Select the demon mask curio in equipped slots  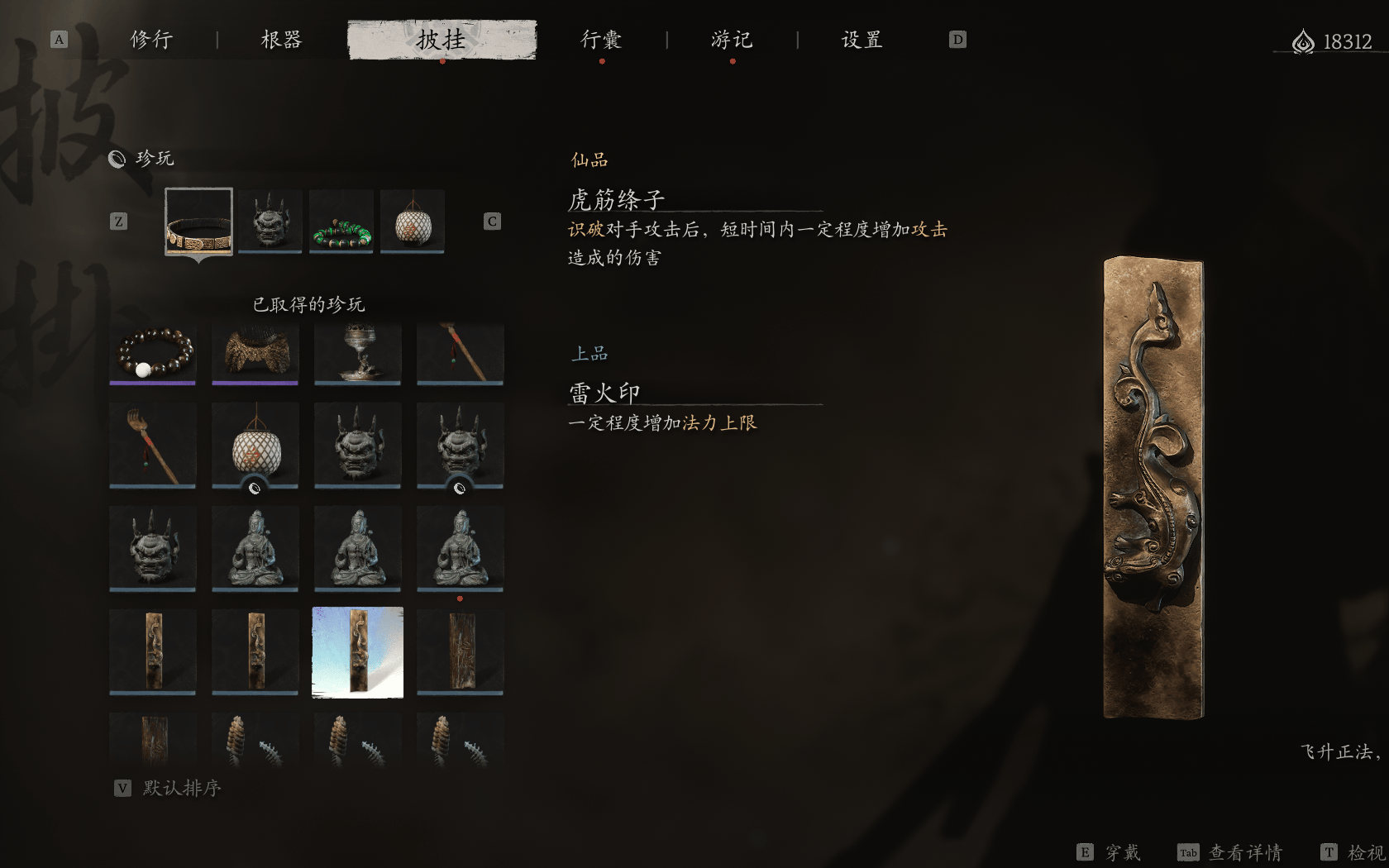tap(270, 220)
